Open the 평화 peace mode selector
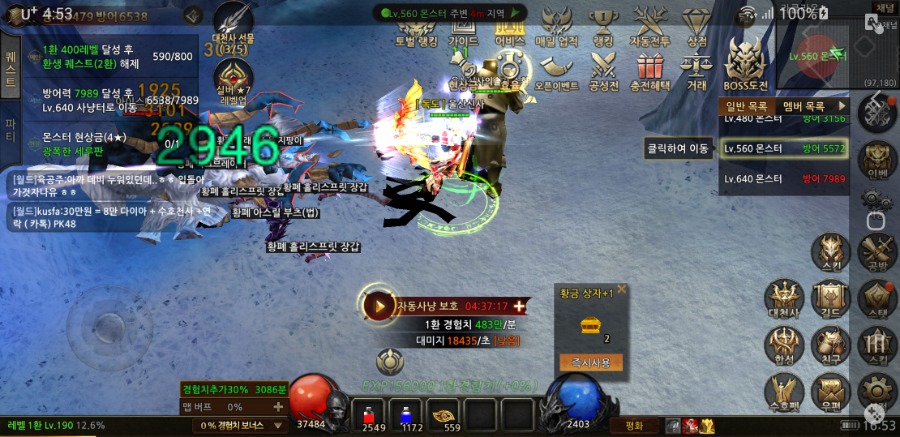 (633, 425)
